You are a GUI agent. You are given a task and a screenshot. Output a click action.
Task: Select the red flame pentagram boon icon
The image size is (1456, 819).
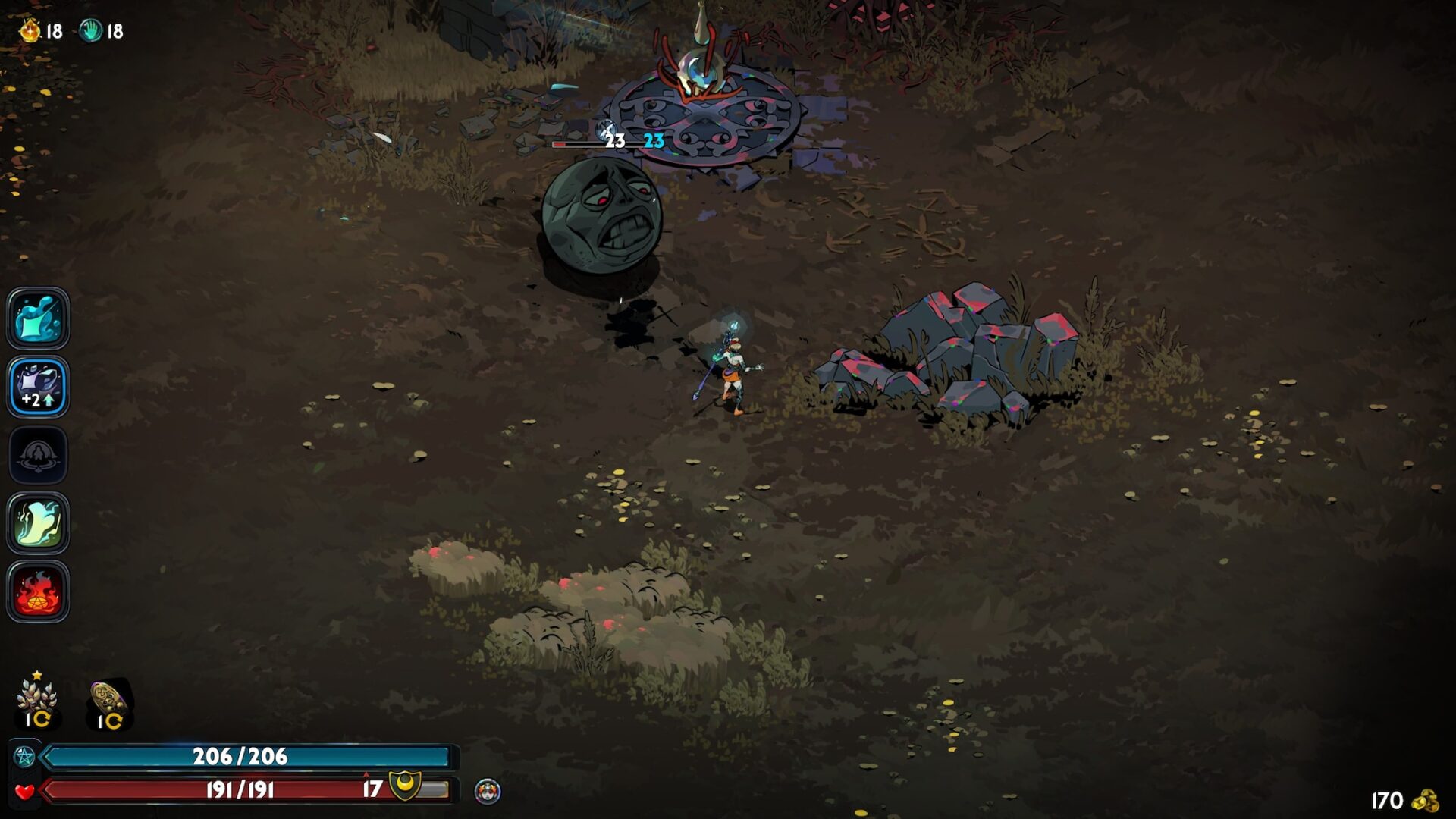tap(38, 591)
